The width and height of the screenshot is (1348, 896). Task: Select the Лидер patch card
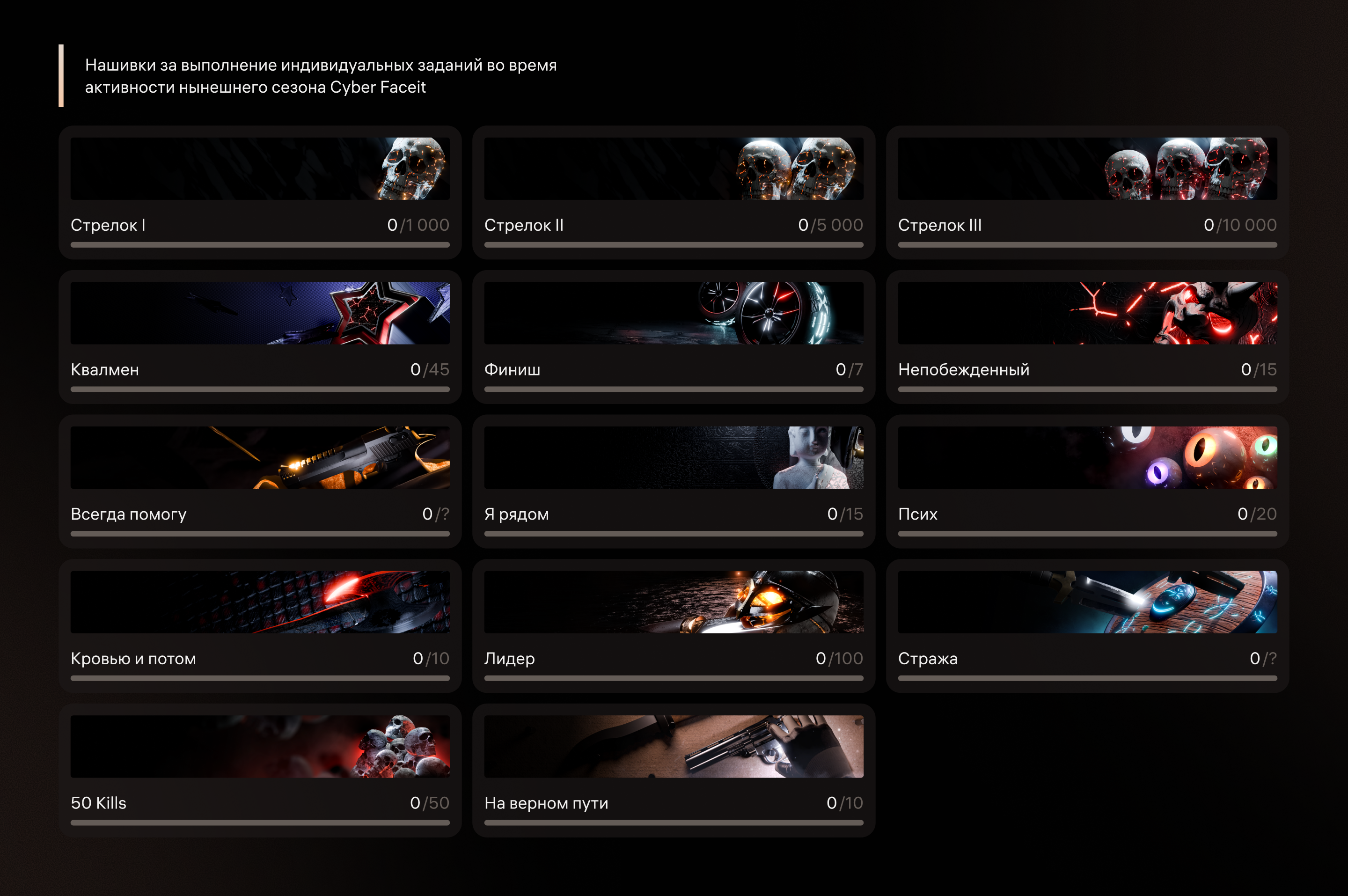point(674,626)
